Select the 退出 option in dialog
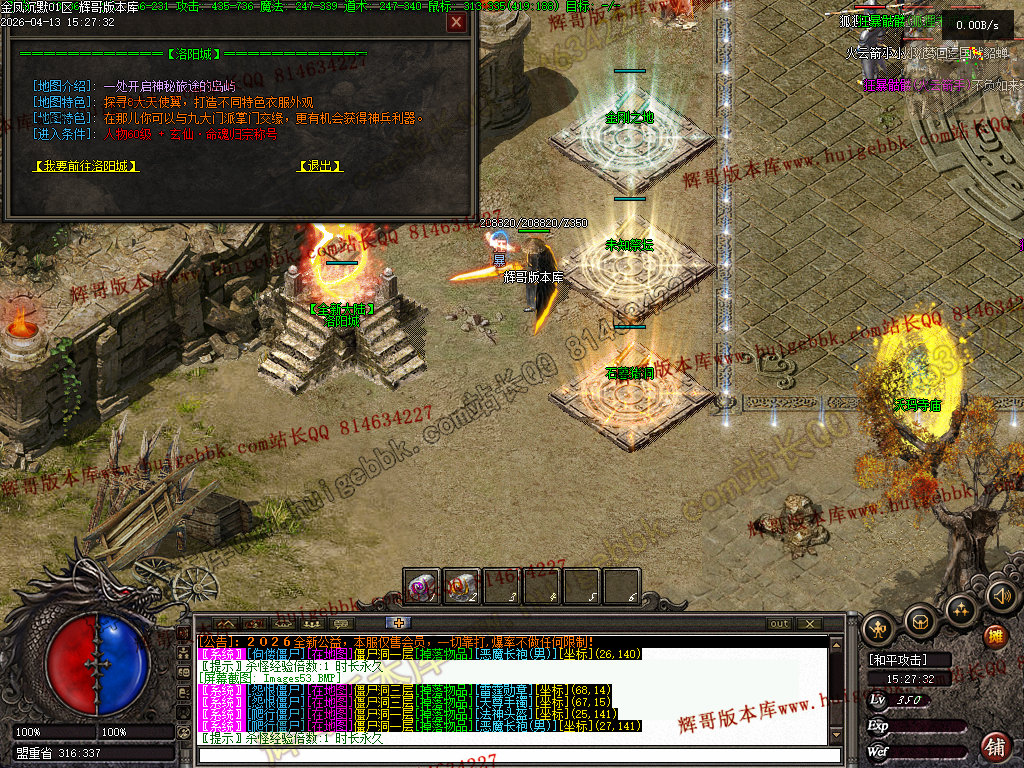Image resolution: width=1024 pixels, height=768 pixels. click(320, 166)
